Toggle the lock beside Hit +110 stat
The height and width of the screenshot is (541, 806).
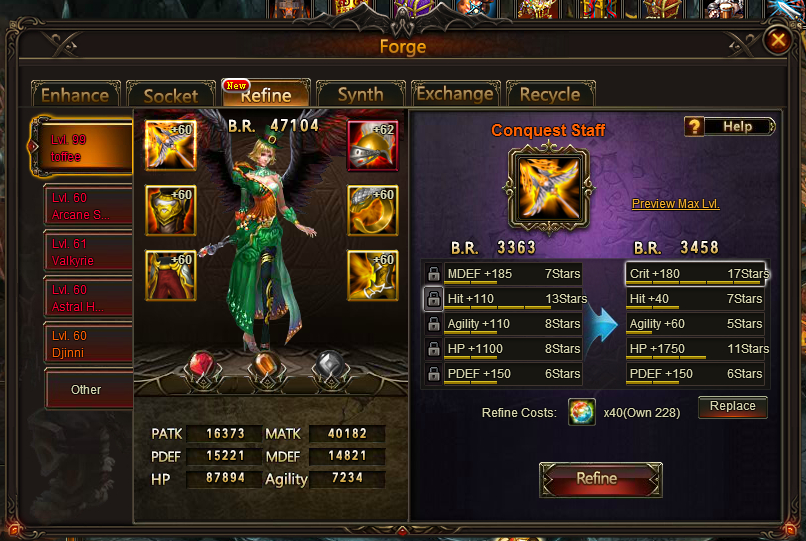[433, 298]
